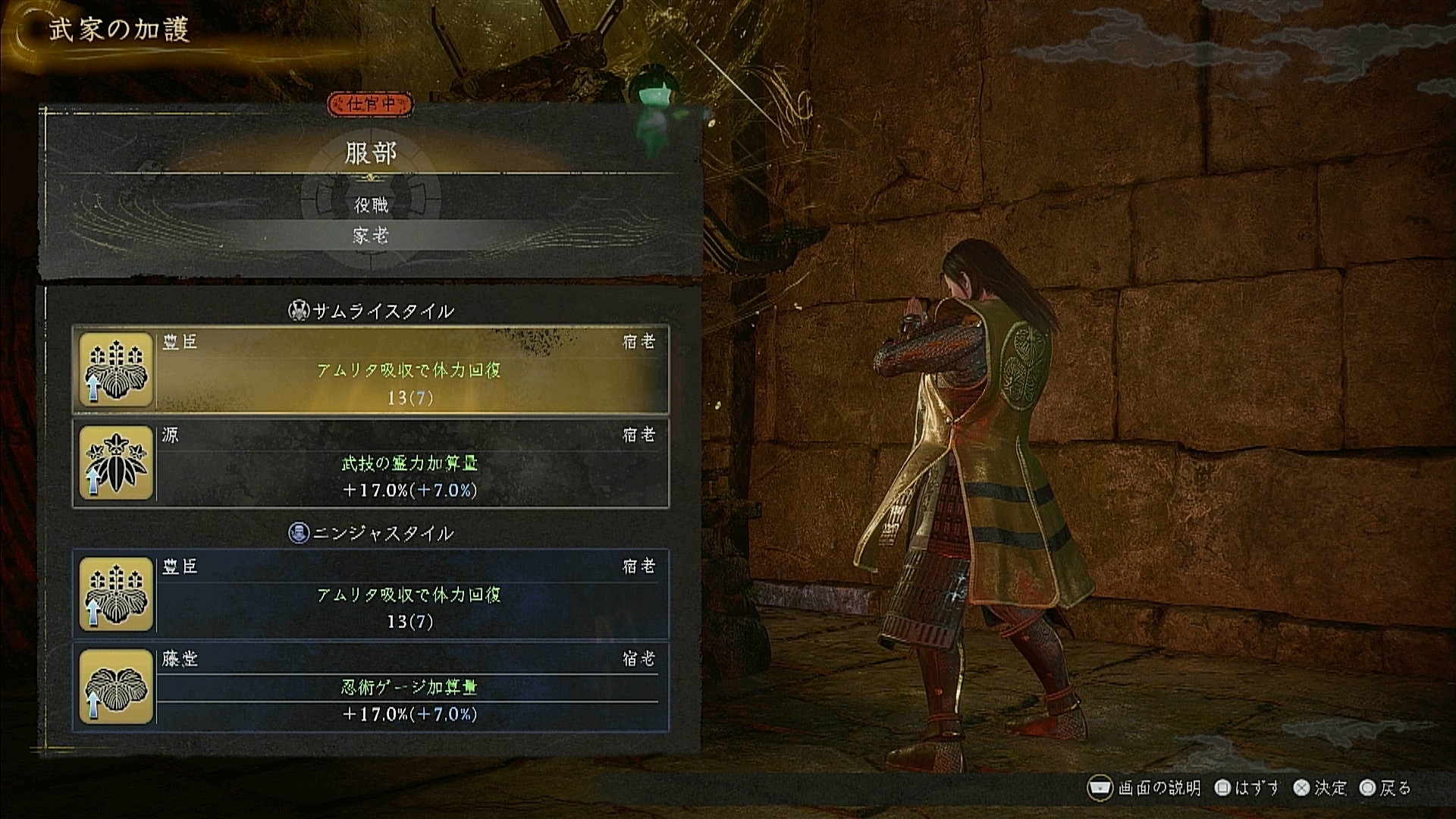Click the 藤堂 ivy leaf crest icon
Screen dimensions: 1456x819
click(116, 687)
